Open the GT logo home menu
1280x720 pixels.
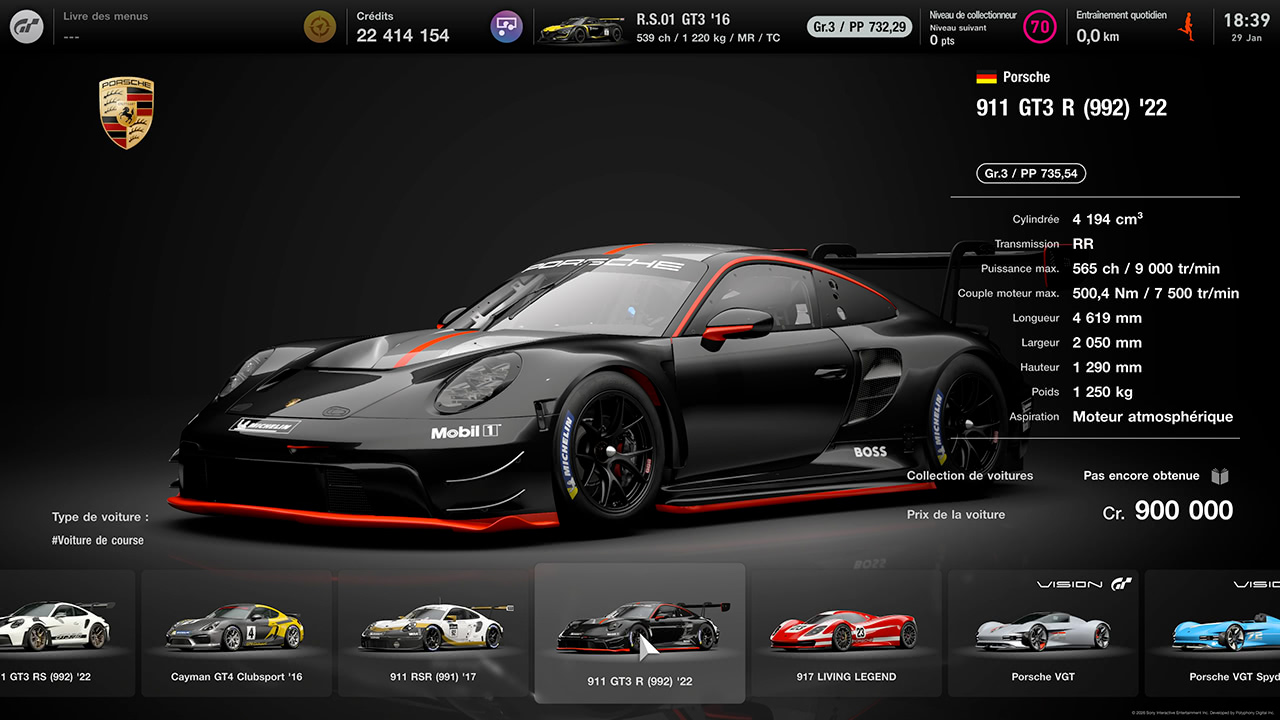26,26
